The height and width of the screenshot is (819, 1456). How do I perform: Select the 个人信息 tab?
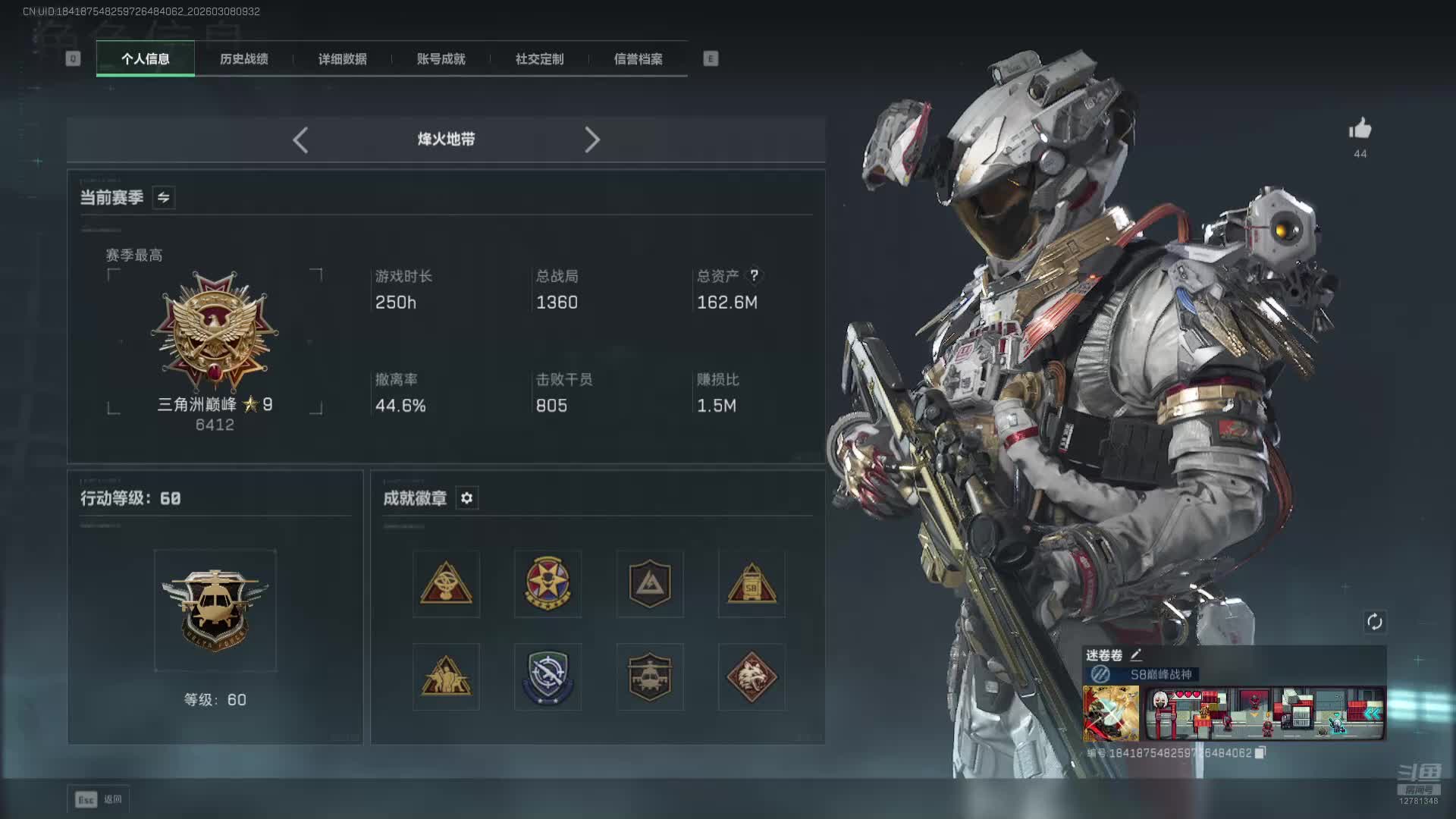tap(145, 59)
